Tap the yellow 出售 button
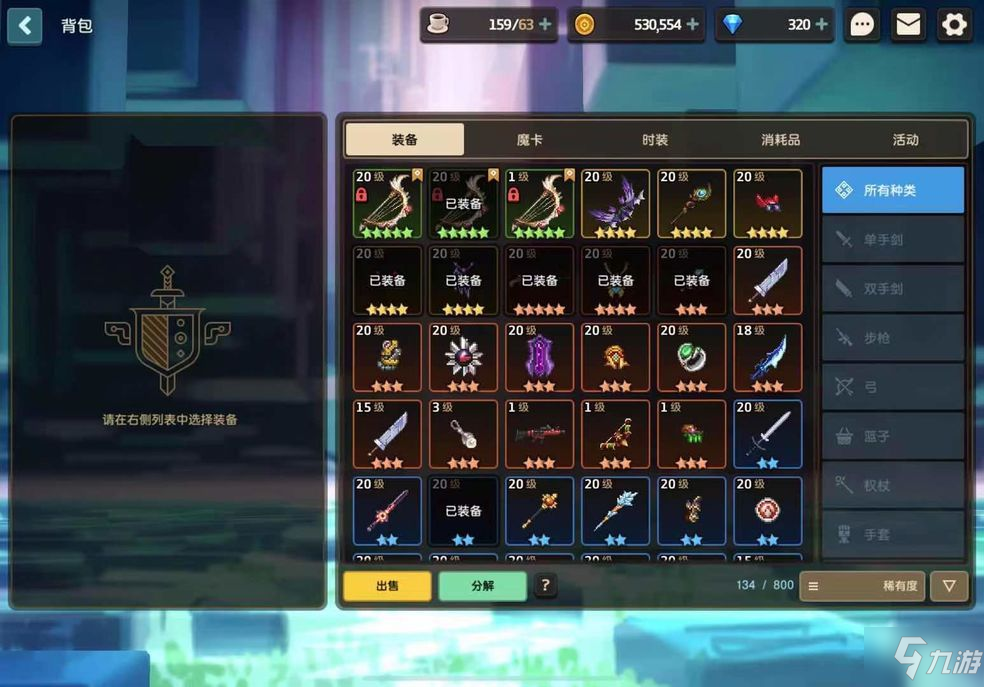The image size is (984, 687). tap(387, 586)
